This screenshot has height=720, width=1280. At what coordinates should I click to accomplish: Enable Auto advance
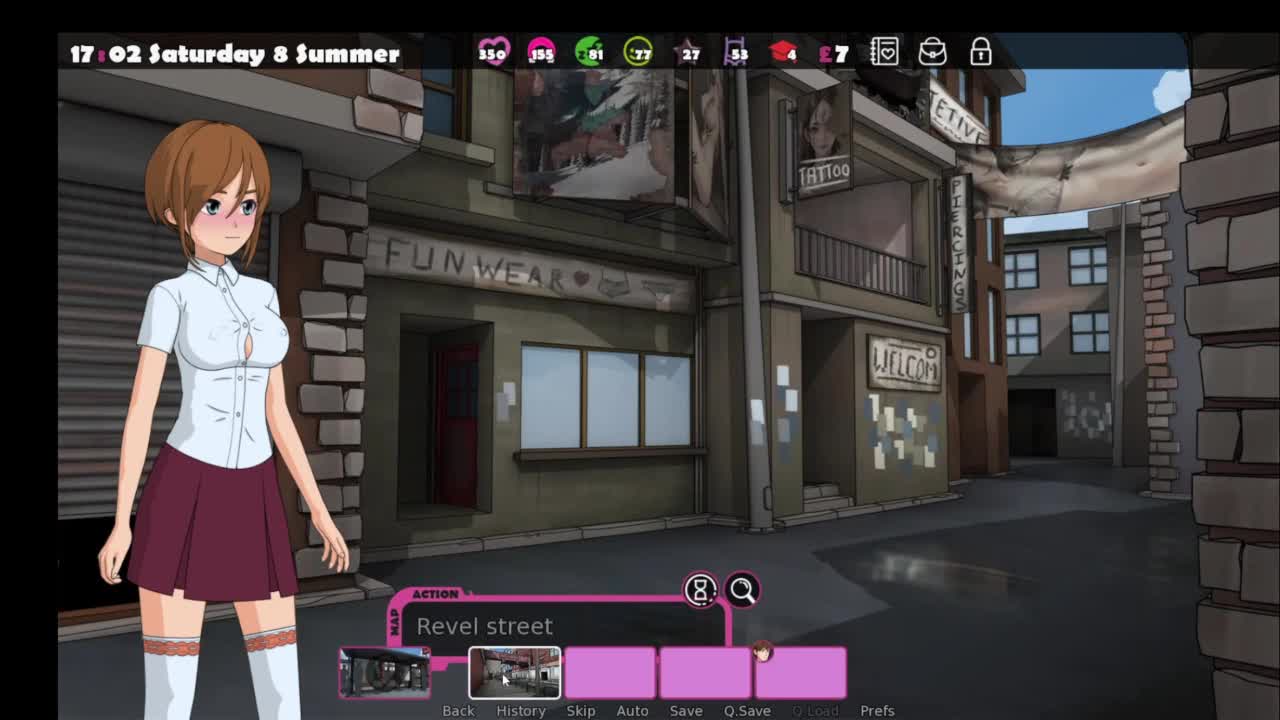click(632, 711)
